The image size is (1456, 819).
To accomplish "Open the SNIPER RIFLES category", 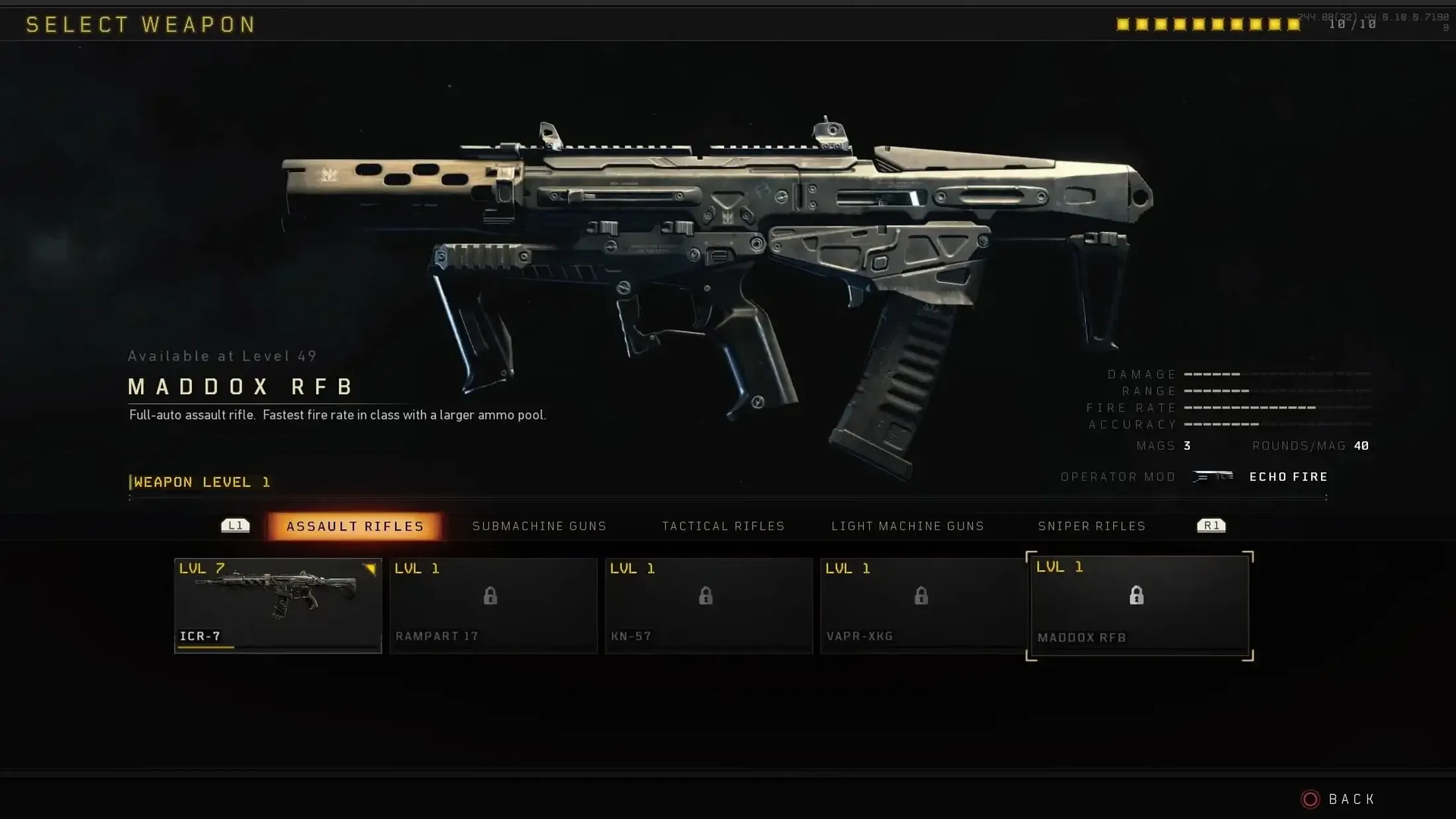I will 1091,526.
